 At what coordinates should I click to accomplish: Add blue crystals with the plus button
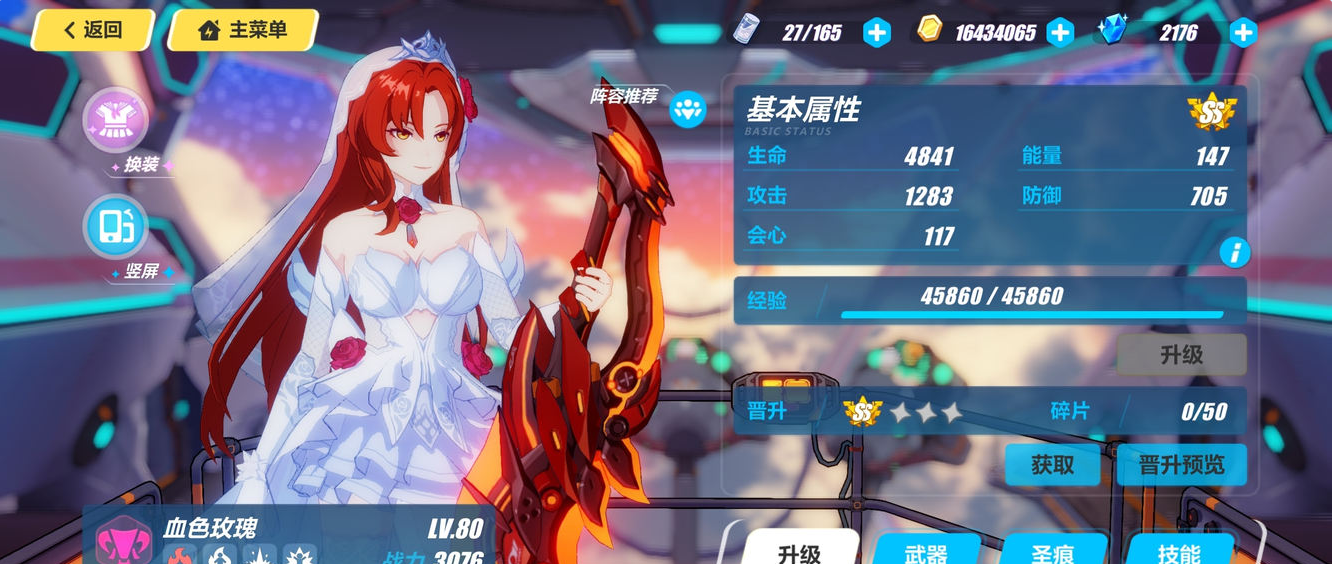coord(1243,33)
